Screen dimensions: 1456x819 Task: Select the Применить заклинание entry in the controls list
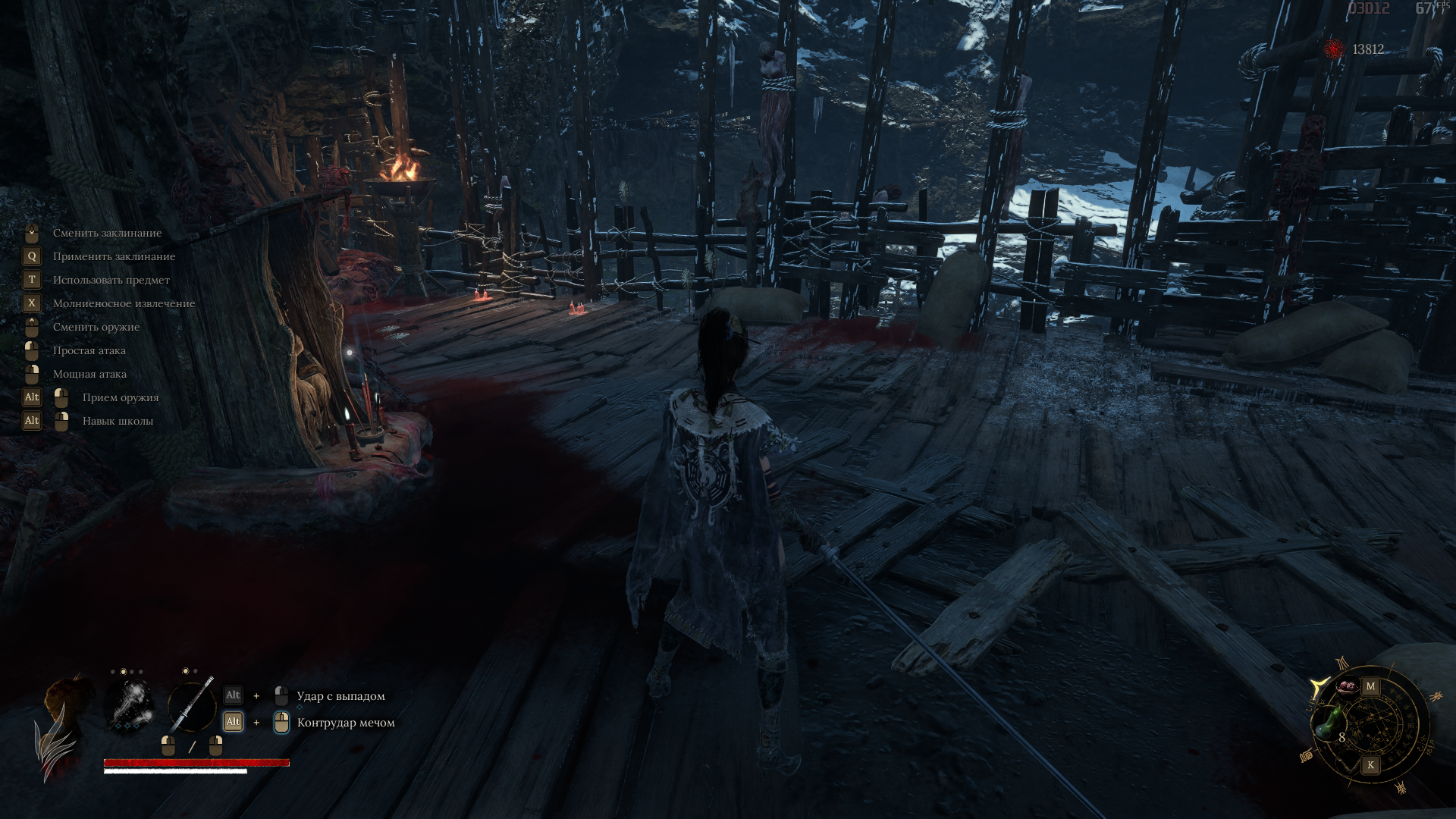114,256
